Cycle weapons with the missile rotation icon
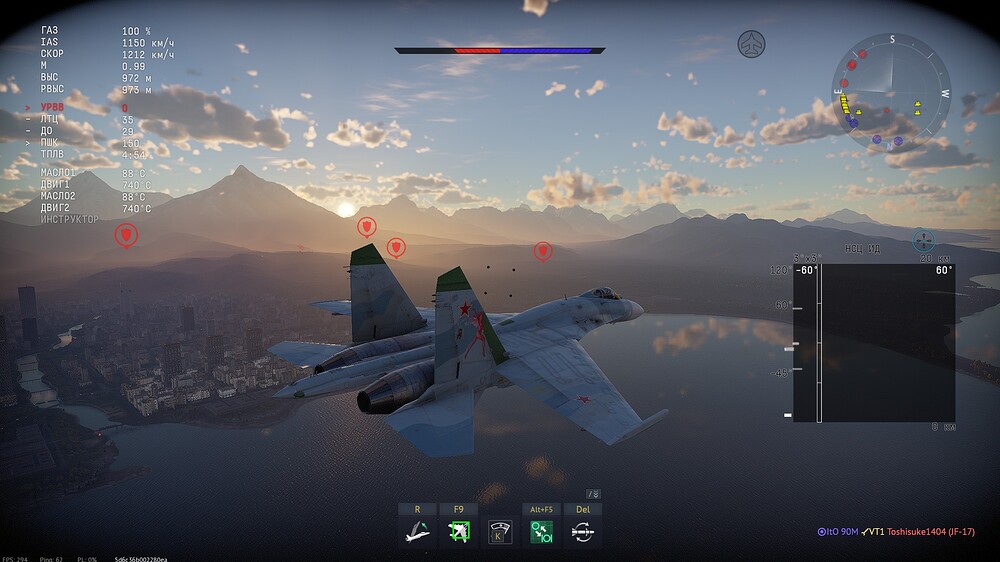The image size is (1000, 562). pyautogui.click(x=583, y=531)
